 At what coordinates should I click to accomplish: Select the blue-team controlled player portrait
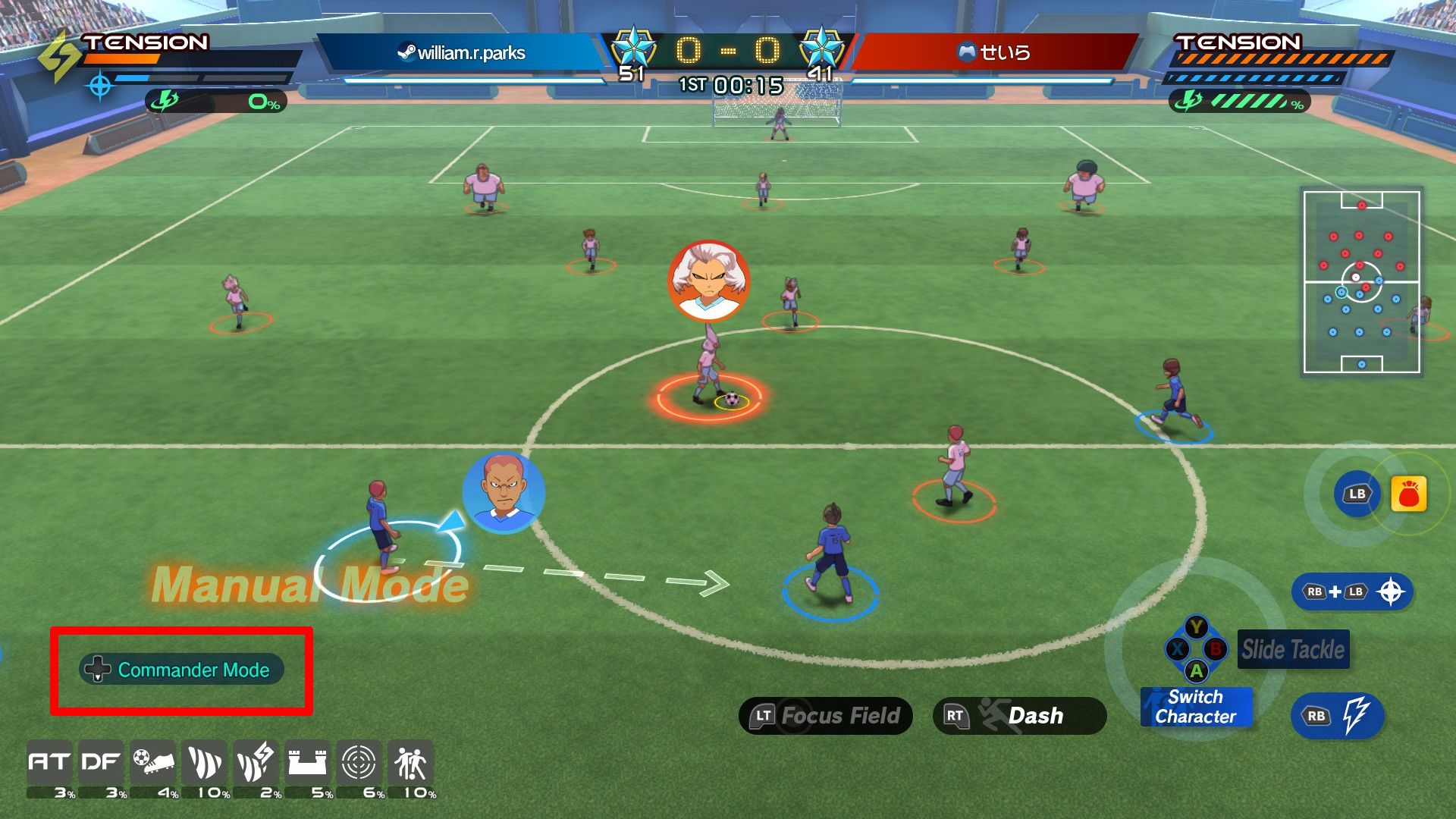504,493
